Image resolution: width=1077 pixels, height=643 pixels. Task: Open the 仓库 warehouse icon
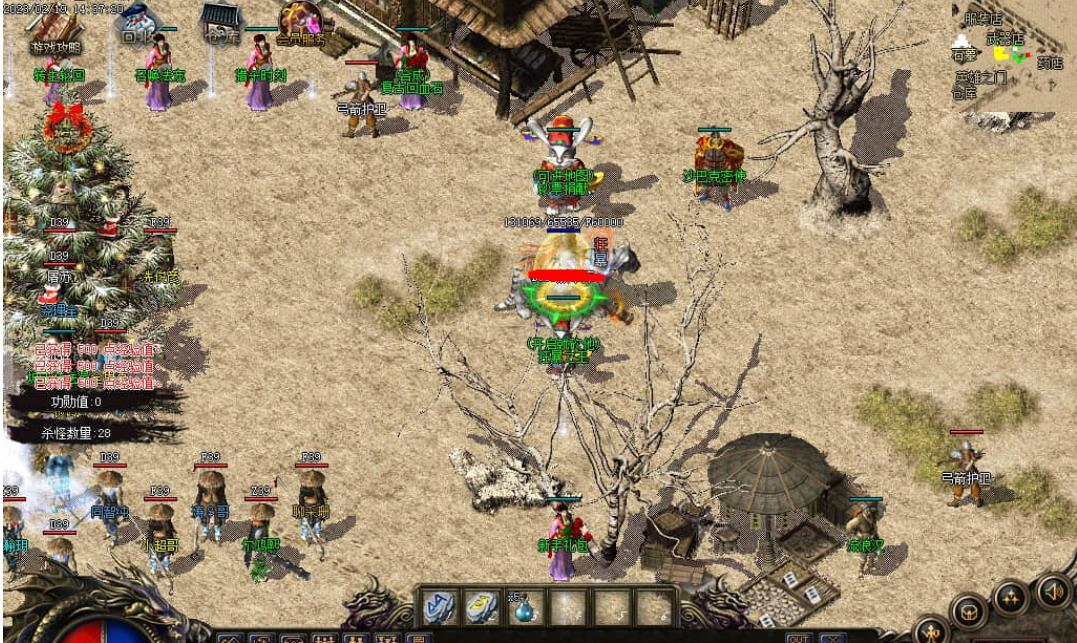point(218,25)
